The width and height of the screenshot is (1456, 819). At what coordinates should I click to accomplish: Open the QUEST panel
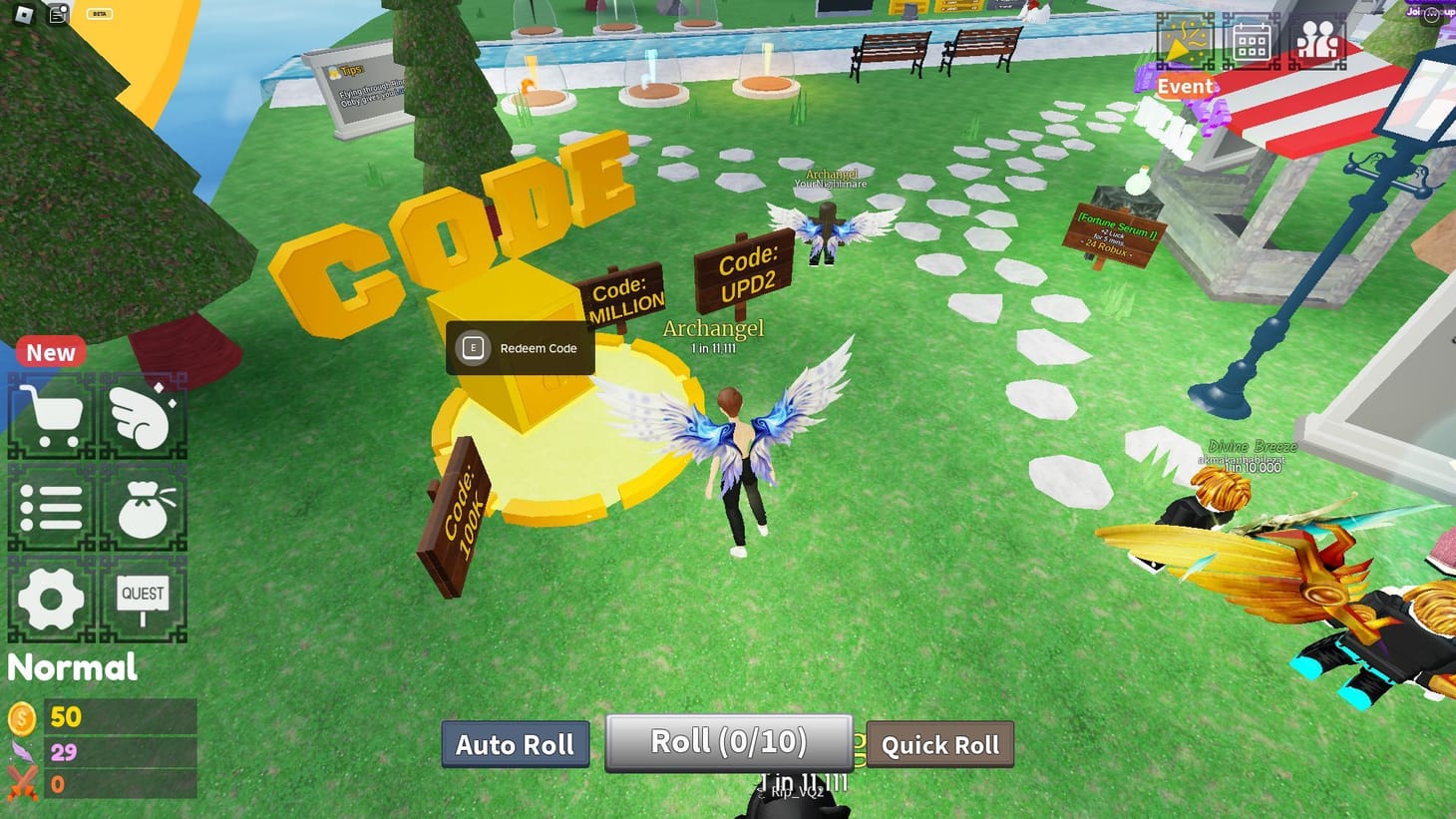click(x=145, y=599)
